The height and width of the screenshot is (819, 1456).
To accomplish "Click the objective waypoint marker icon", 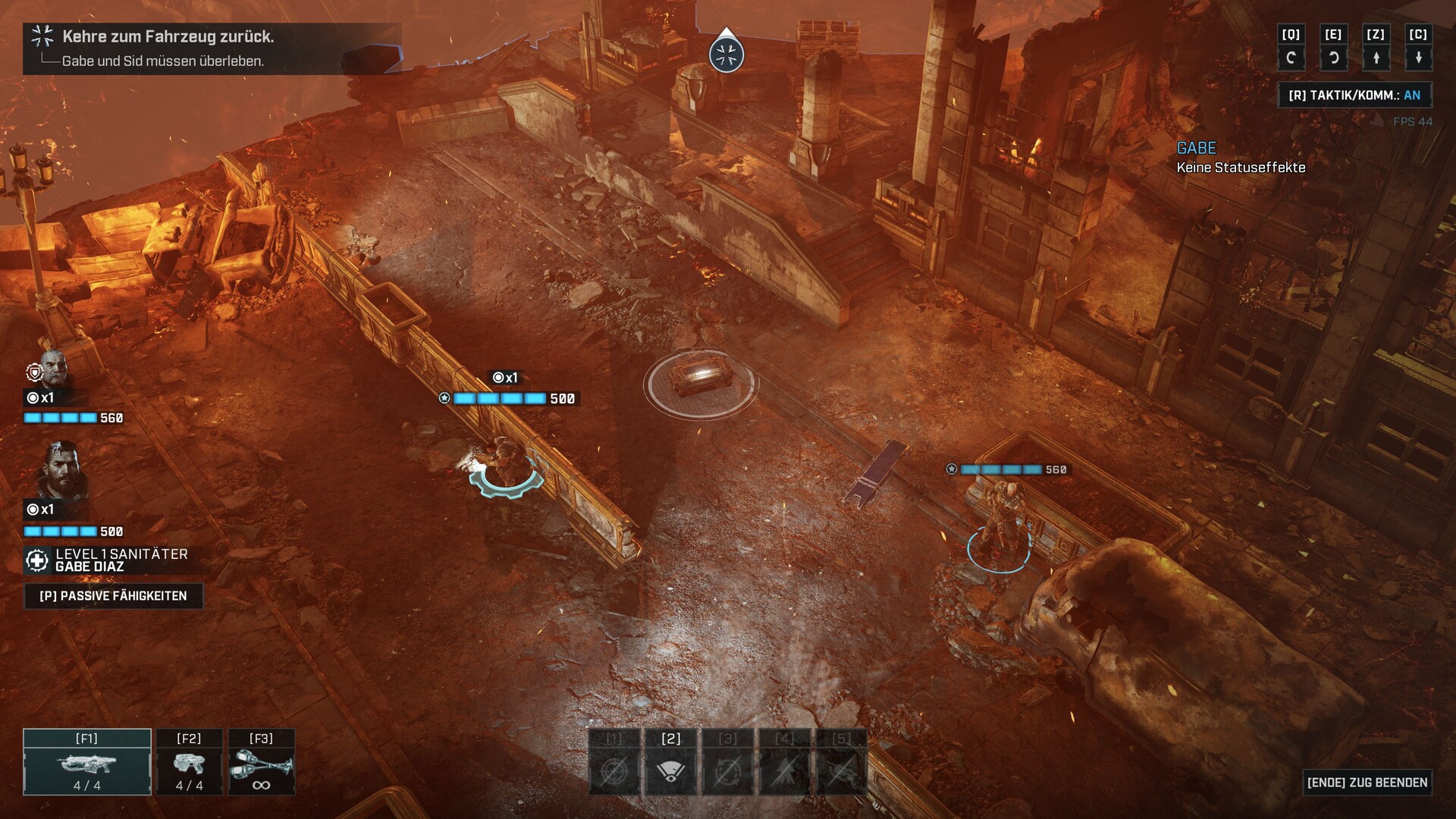I will (726, 55).
